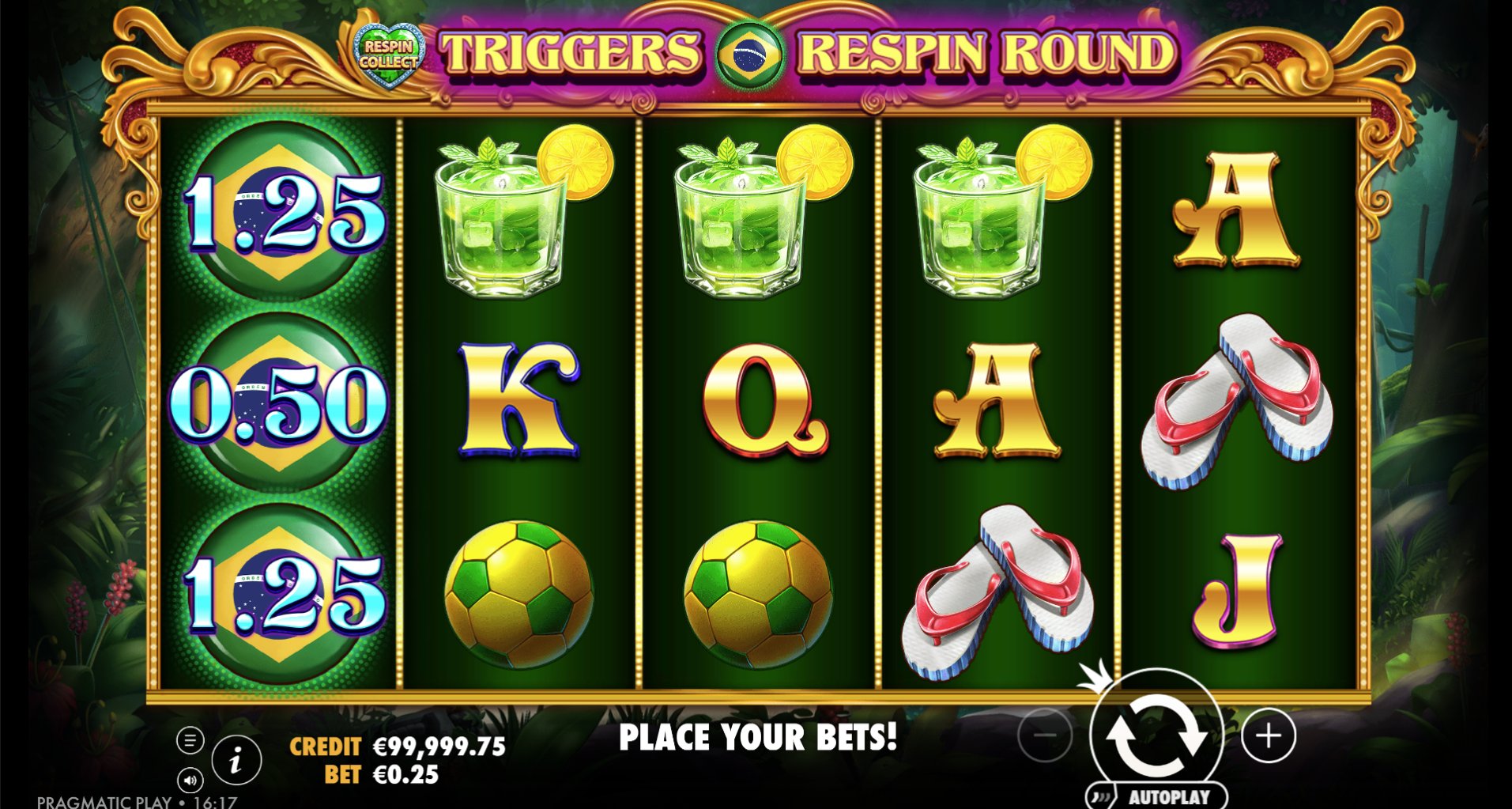Open the game info paytable
Viewport: 1512px width, 809px height.
tap(236, 761)
